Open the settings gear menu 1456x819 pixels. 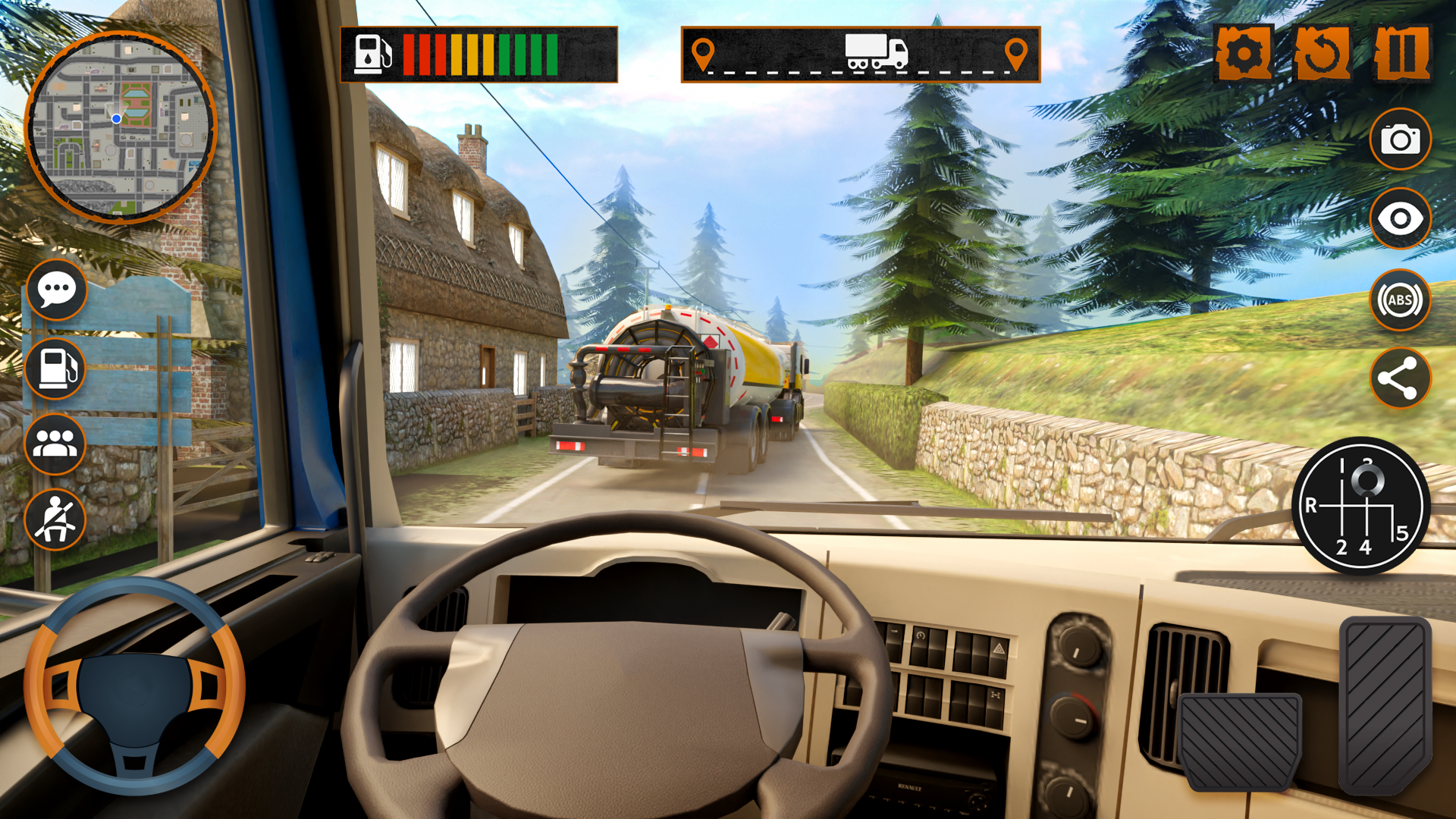point(1244,53)
